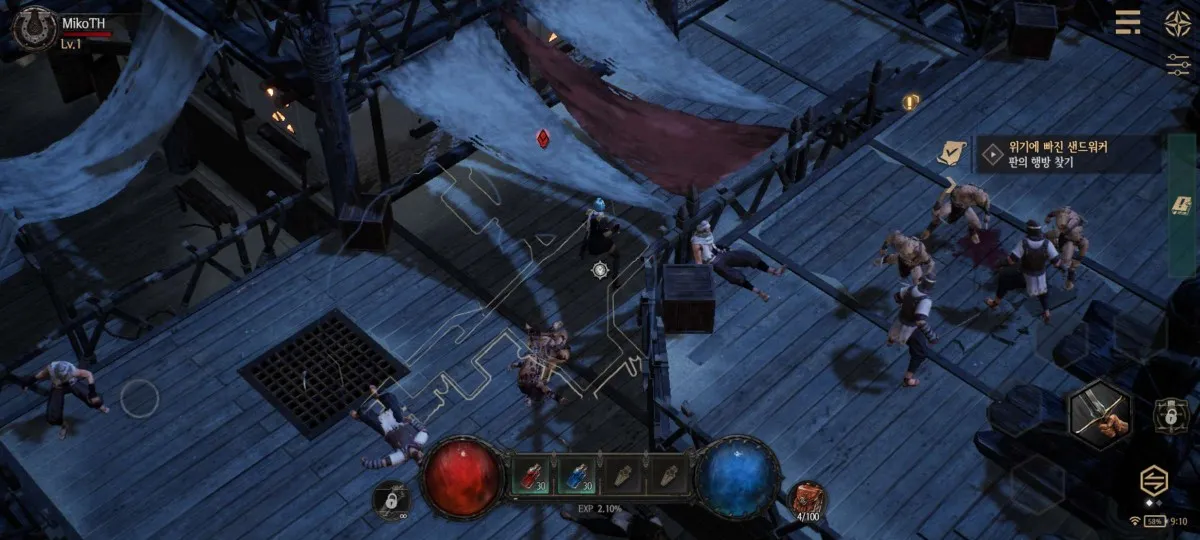Viewport: 1200px width, 540px height.
Task: Open the green side panel tab
Action: [1181, 205]
